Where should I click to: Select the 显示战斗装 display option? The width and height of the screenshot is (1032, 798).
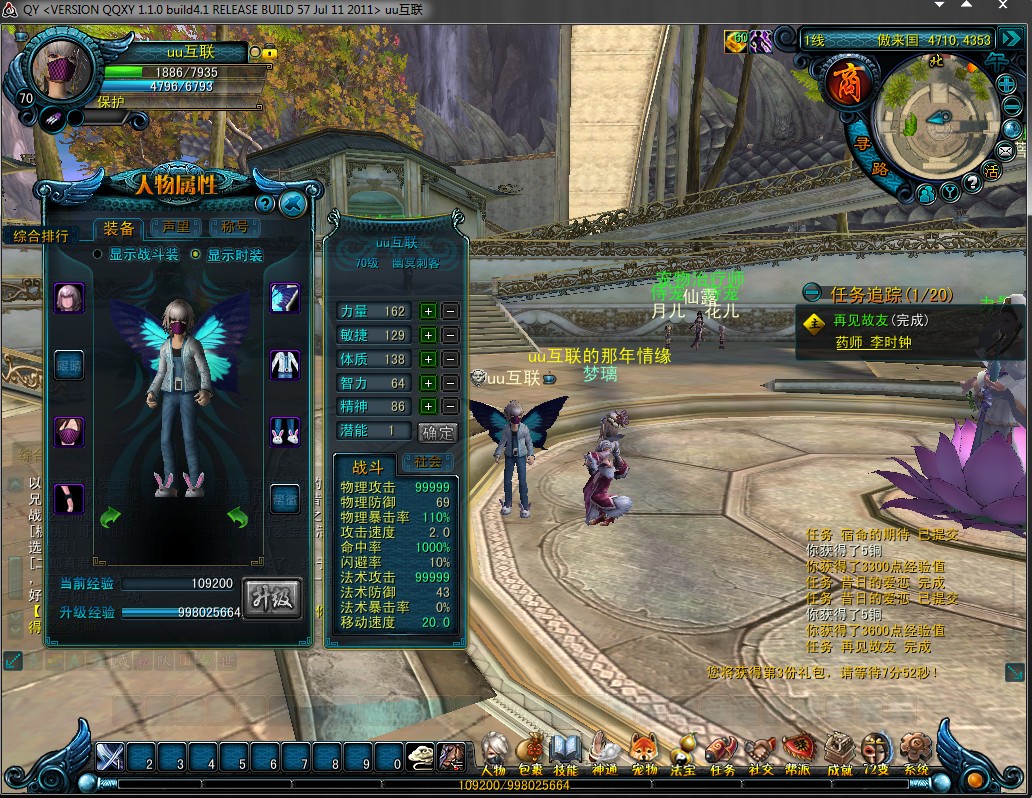pyautogui.click(x=98, y=255)
